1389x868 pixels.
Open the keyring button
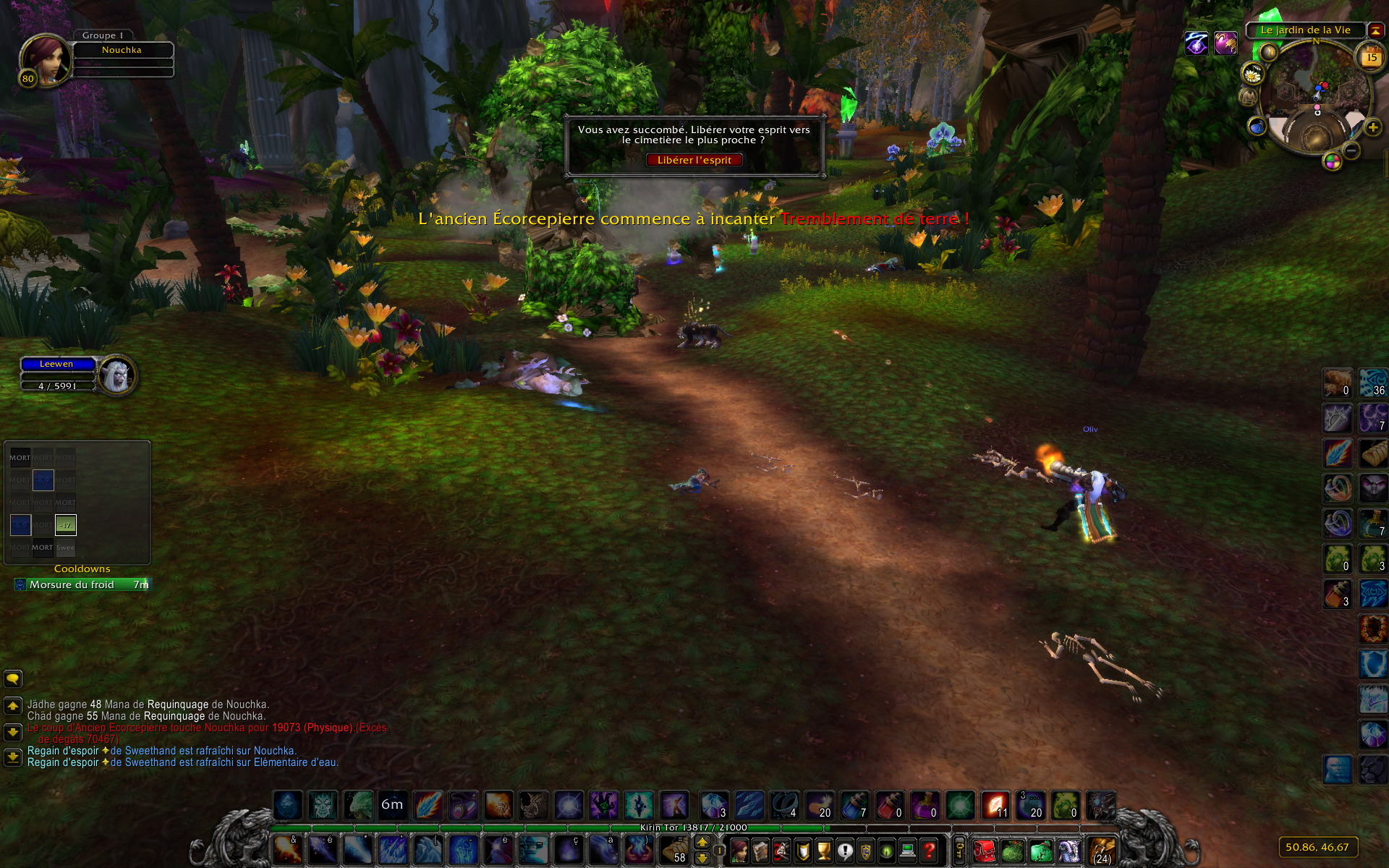coord(959,851)
